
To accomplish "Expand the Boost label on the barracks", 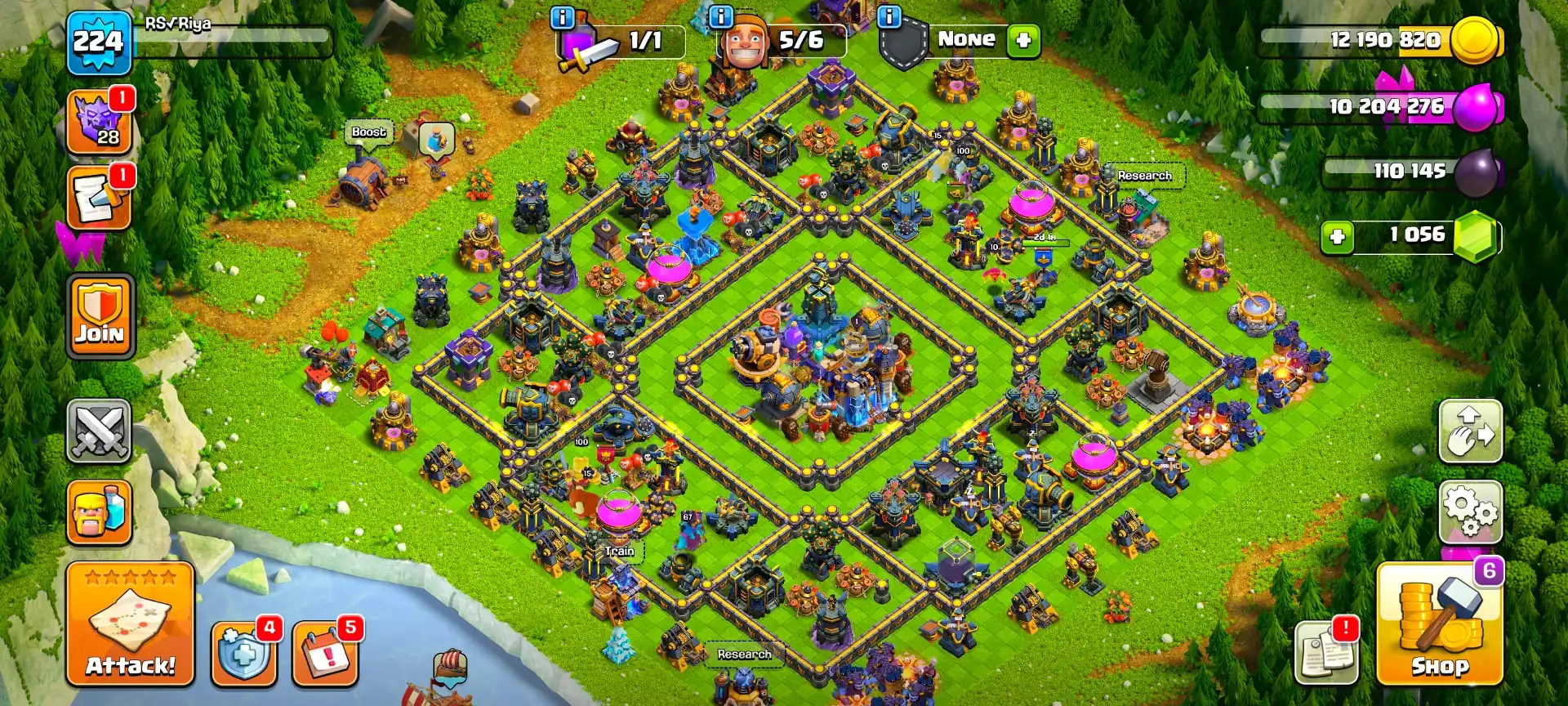I will [x=368, y=132].
